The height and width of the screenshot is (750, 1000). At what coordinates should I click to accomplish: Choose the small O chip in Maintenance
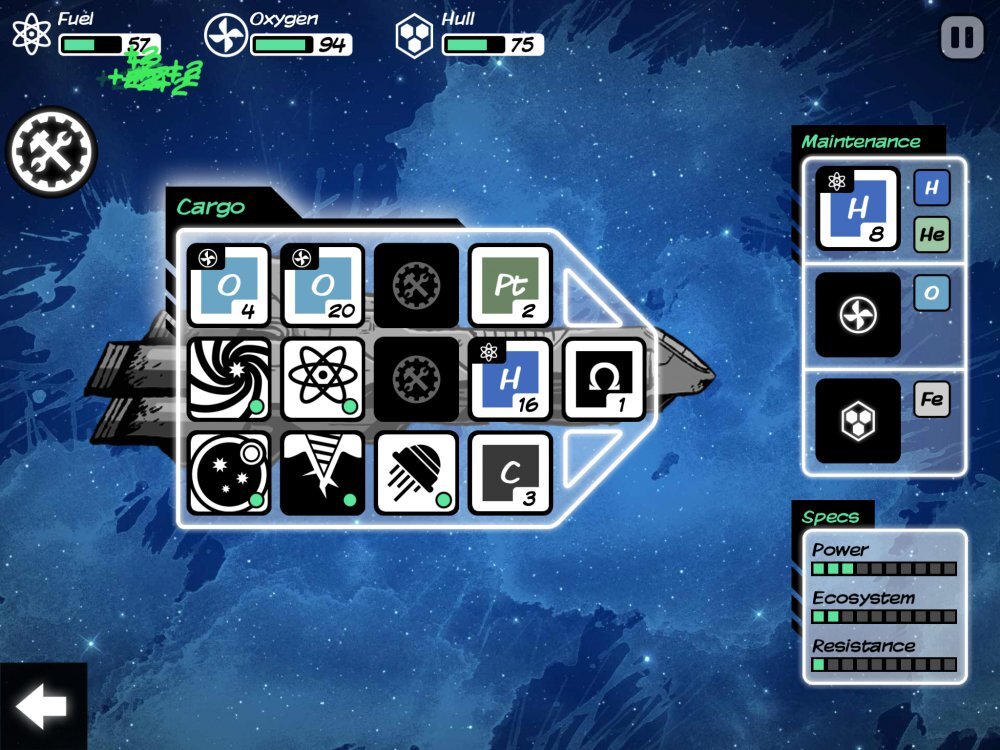point(931,293)
